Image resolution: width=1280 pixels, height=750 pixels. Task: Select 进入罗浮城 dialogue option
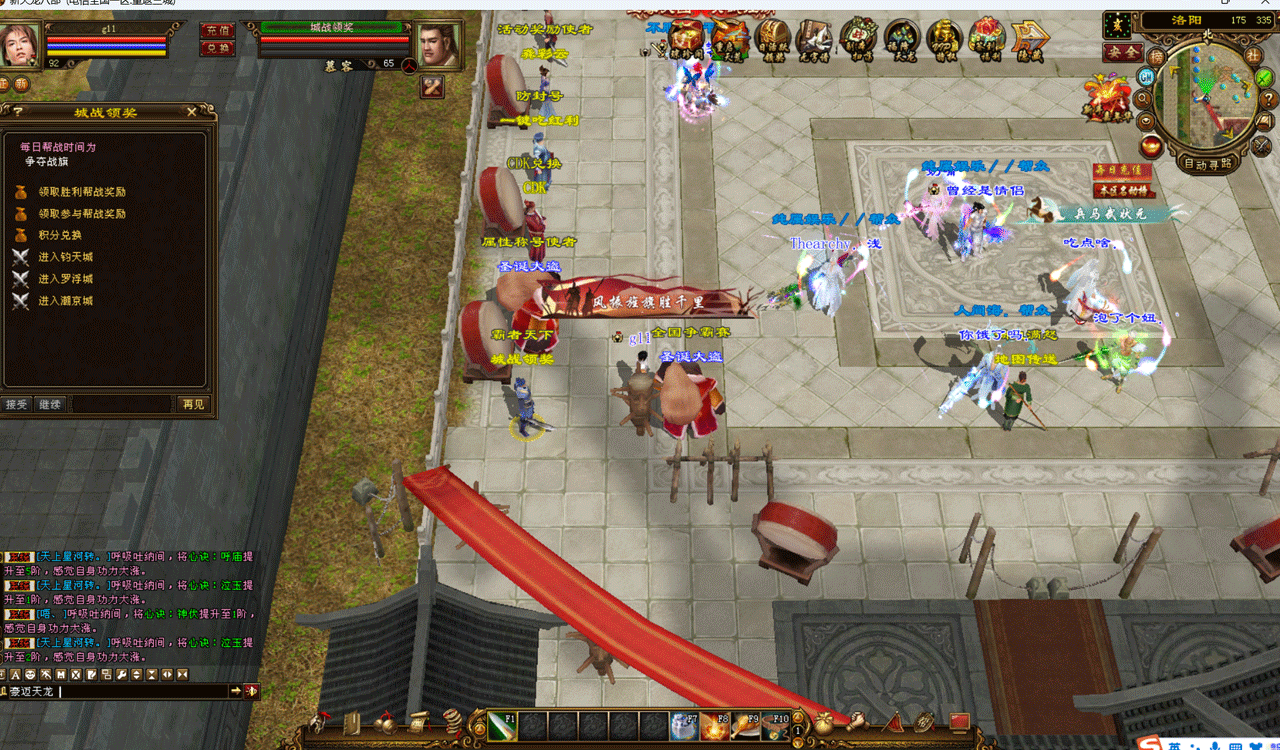(65, 279)
